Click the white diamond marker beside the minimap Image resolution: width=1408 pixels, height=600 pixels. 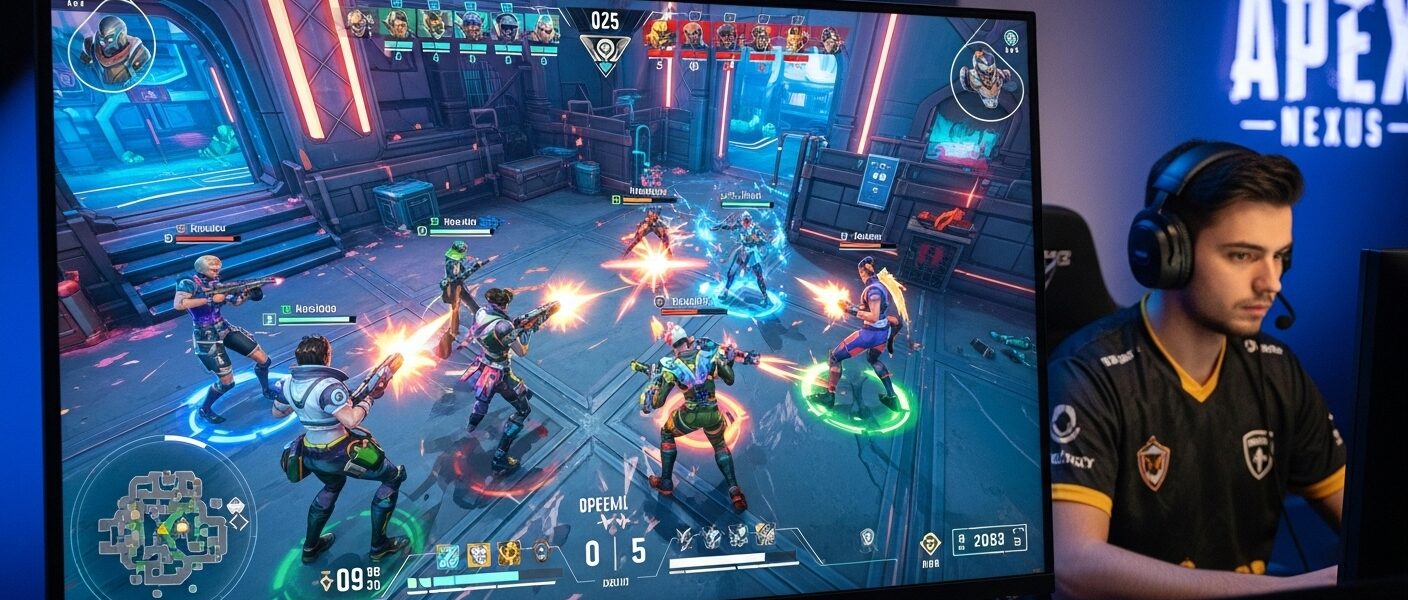(240, 521)
